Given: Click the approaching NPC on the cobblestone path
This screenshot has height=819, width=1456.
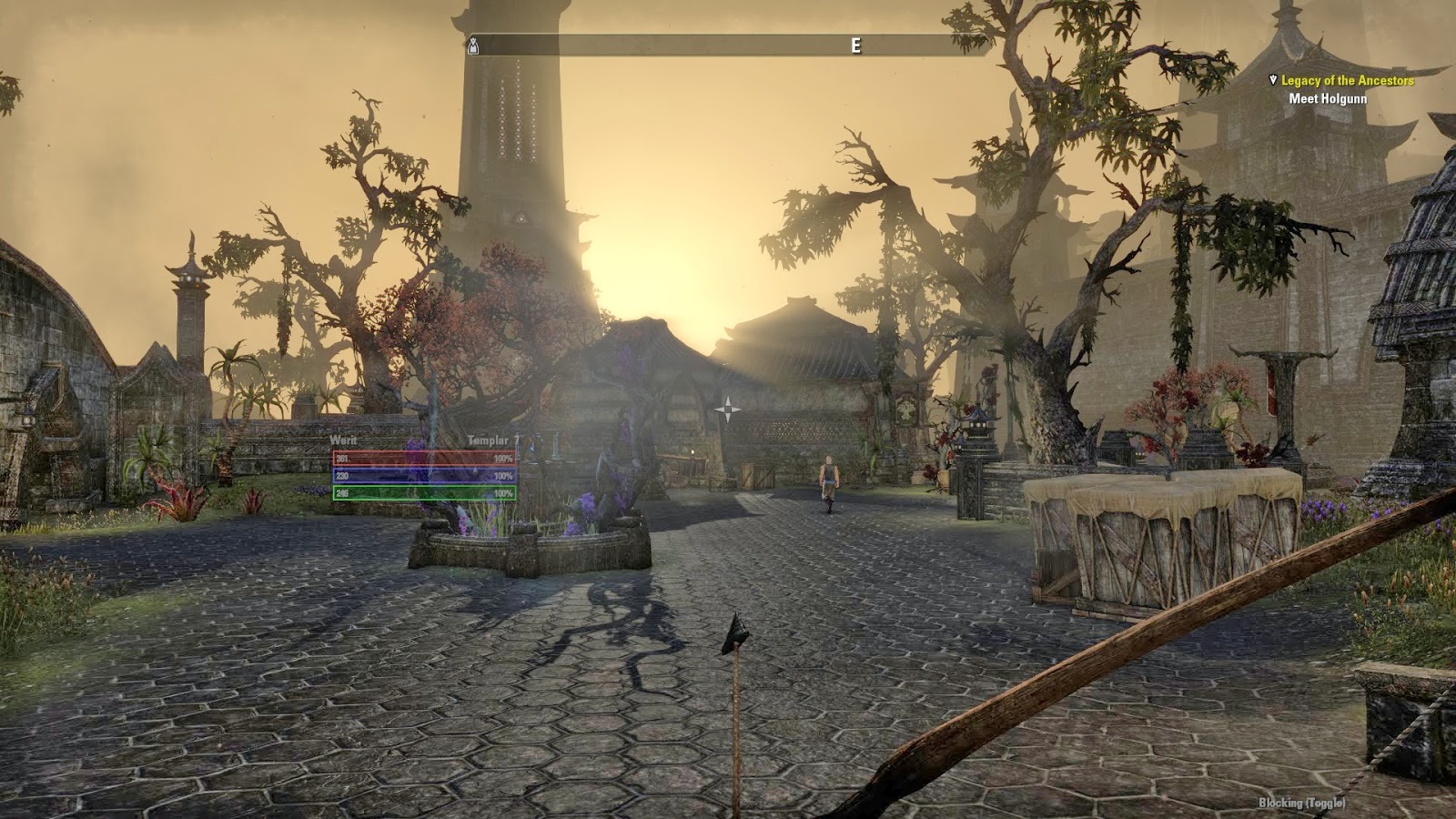Looking at the screenshot, I should pos(831,475).
